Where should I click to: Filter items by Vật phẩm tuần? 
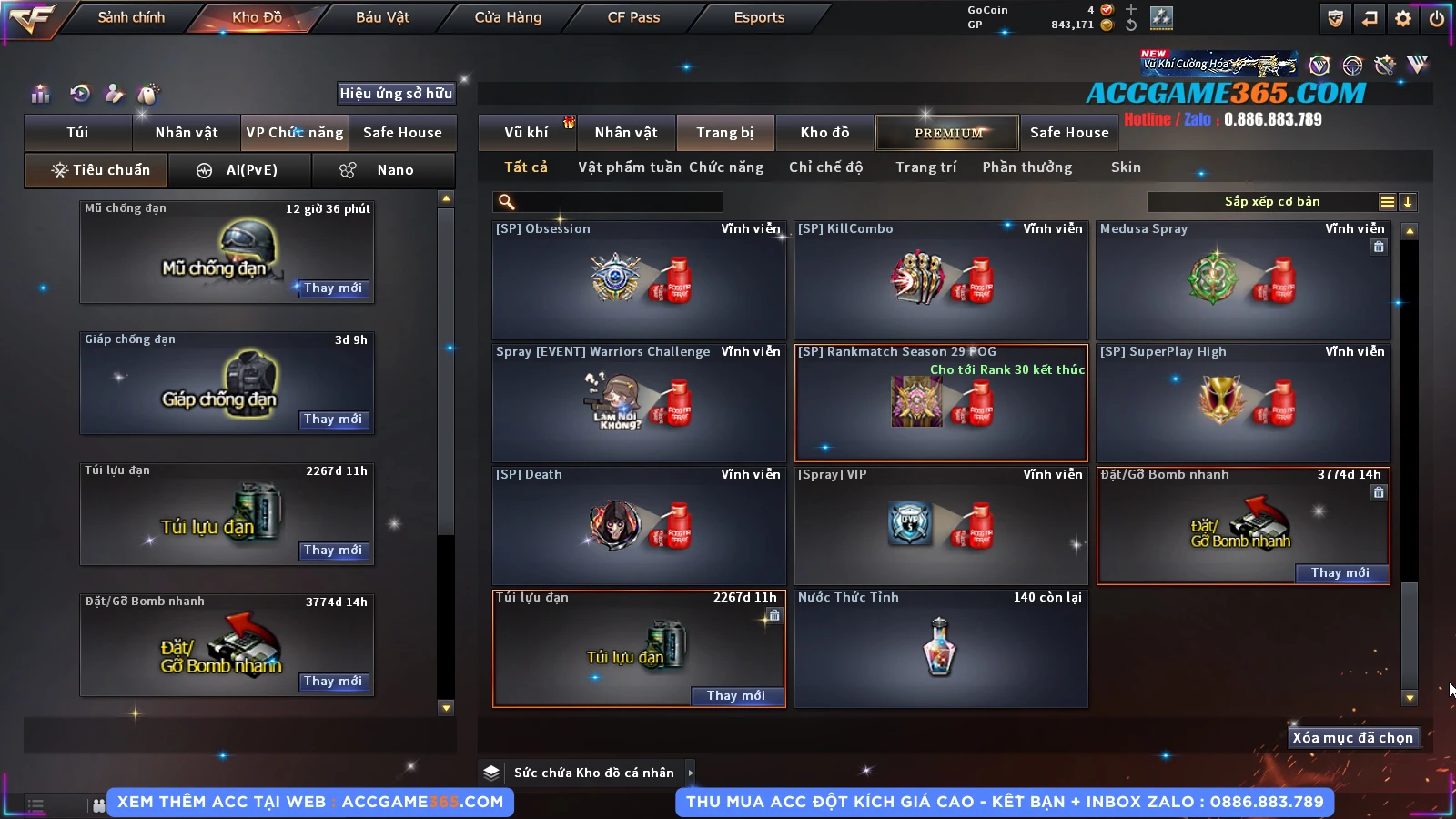pos(629,167)
